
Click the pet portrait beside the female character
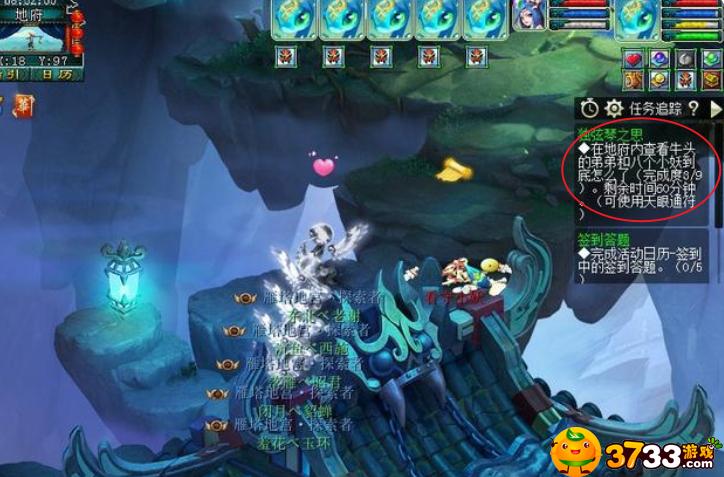(637, 19)
